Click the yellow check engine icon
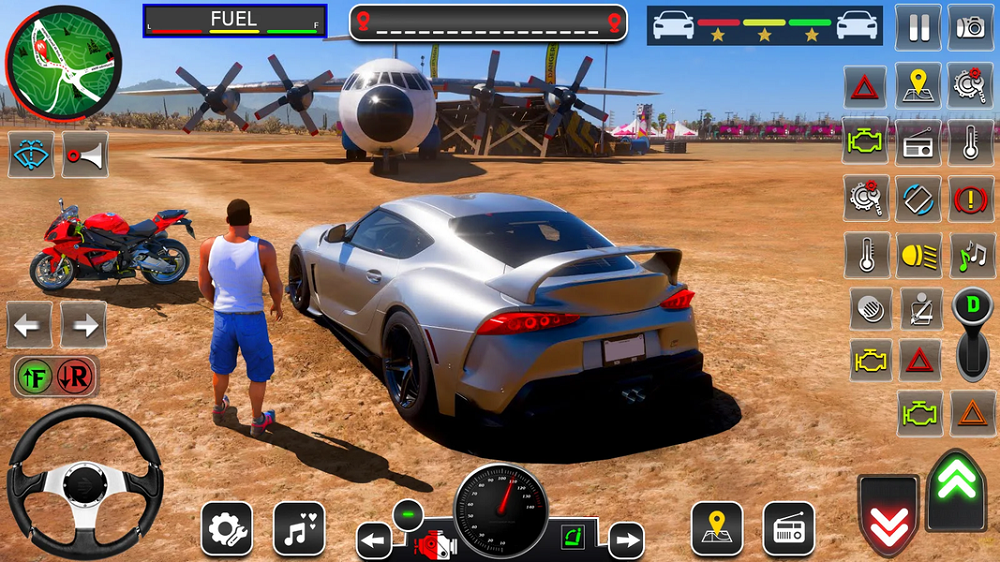Screen dimensions: 1000x562 coord(870,359)
